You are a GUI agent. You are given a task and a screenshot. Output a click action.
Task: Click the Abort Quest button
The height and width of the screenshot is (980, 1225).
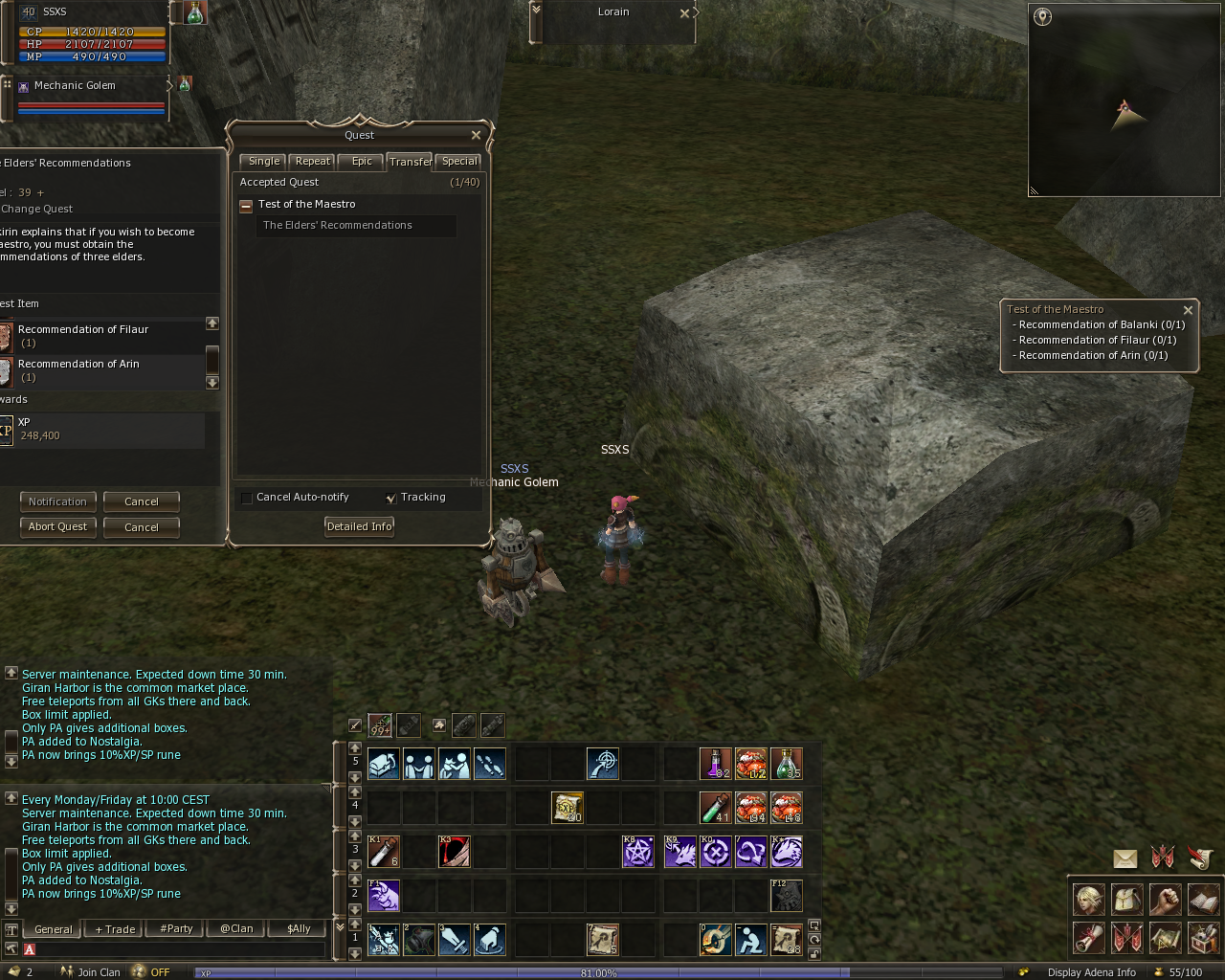57,527
